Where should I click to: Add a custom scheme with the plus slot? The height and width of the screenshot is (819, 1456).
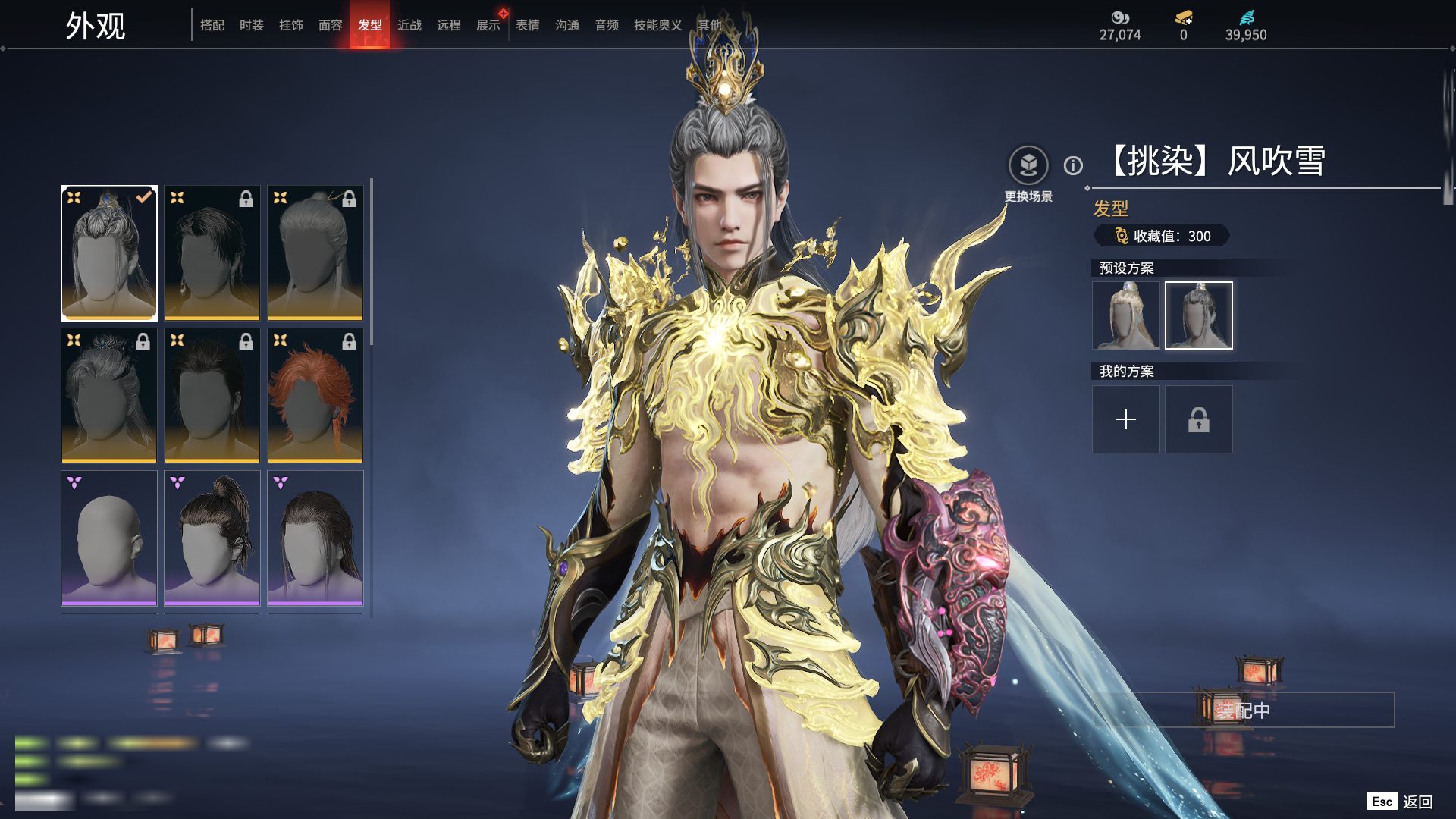(1126, 419)
